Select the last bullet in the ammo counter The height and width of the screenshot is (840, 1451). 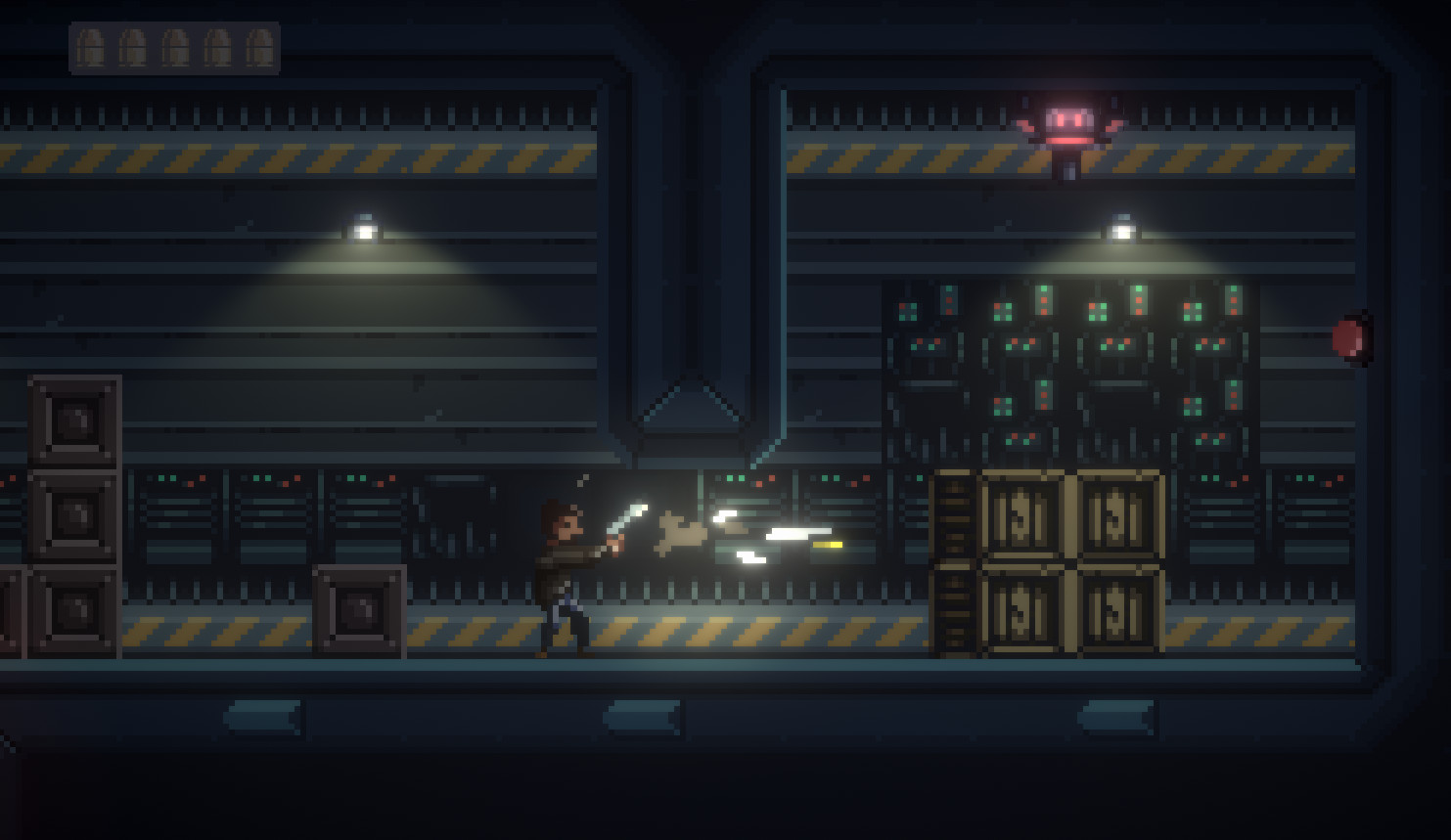tap(259, 47)
